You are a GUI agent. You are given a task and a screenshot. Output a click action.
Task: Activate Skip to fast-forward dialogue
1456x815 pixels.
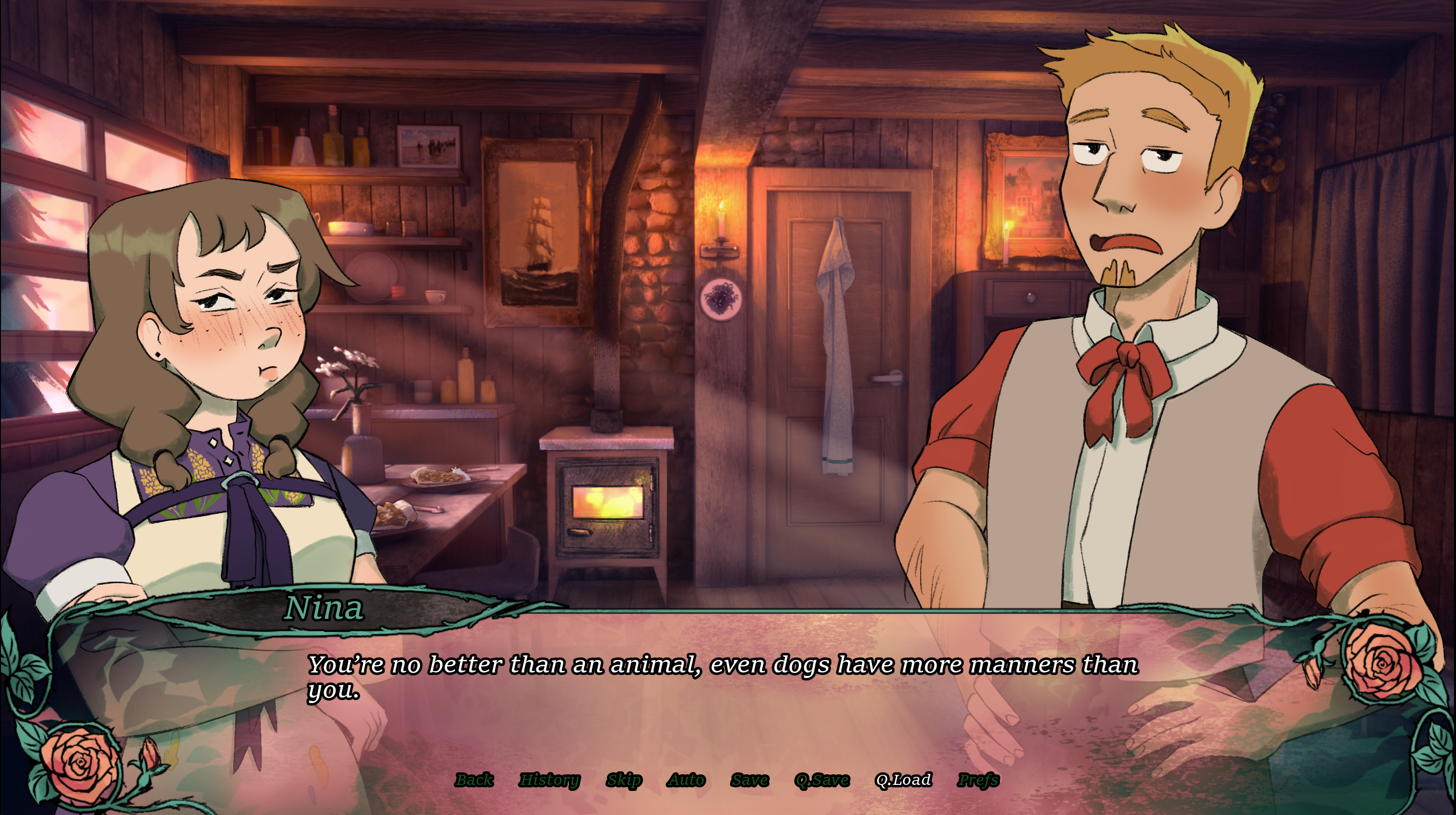[x=624, y=780]
